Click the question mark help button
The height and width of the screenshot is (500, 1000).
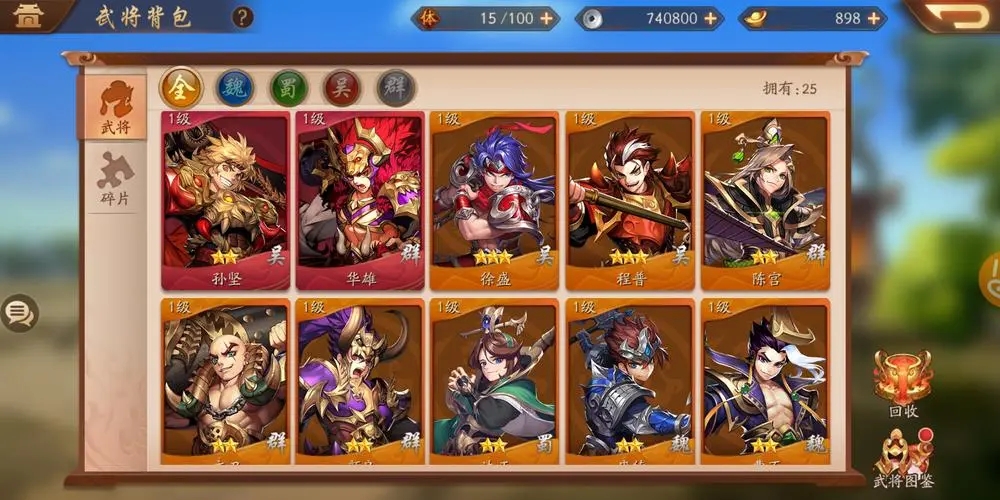[242, 17]
